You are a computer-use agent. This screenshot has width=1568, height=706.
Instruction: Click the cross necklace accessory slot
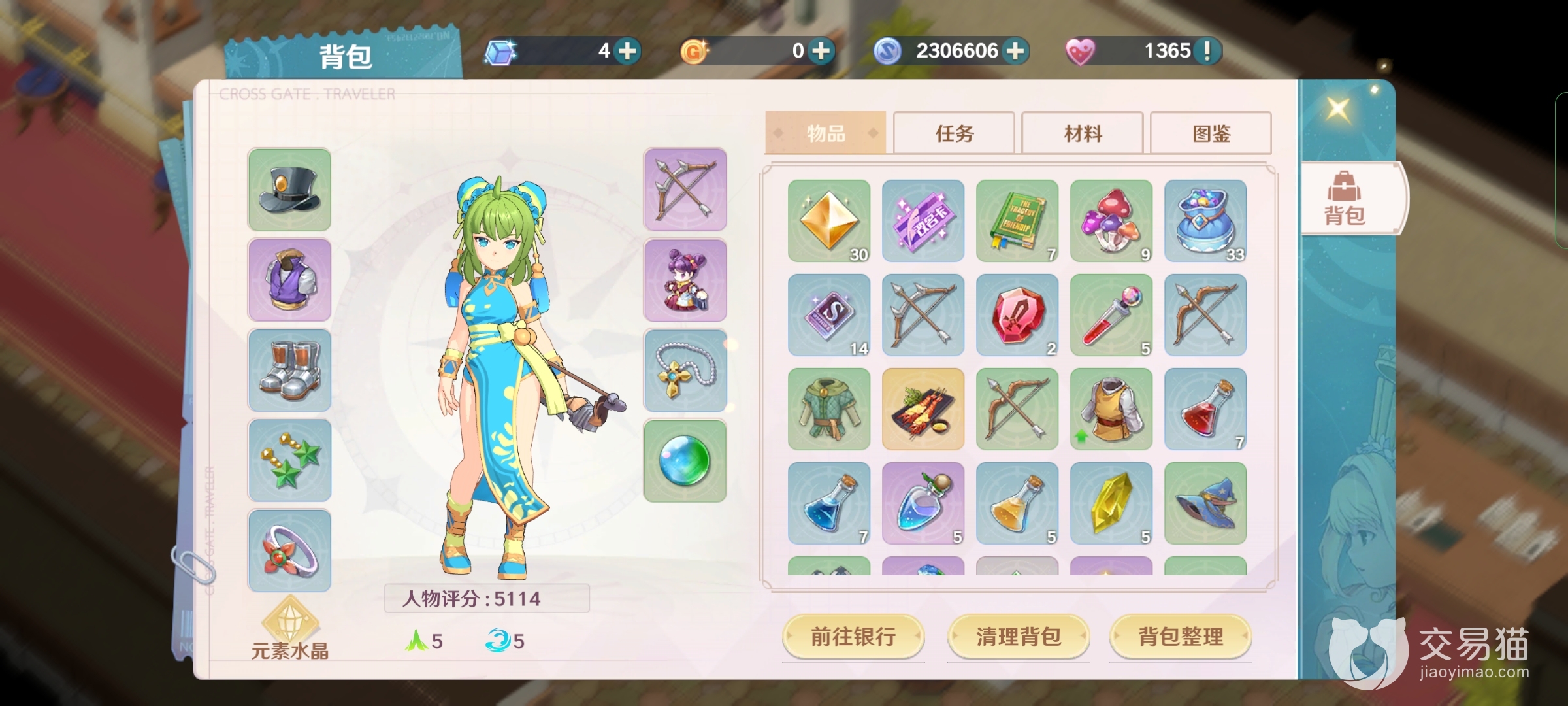[x=685, y=370]
